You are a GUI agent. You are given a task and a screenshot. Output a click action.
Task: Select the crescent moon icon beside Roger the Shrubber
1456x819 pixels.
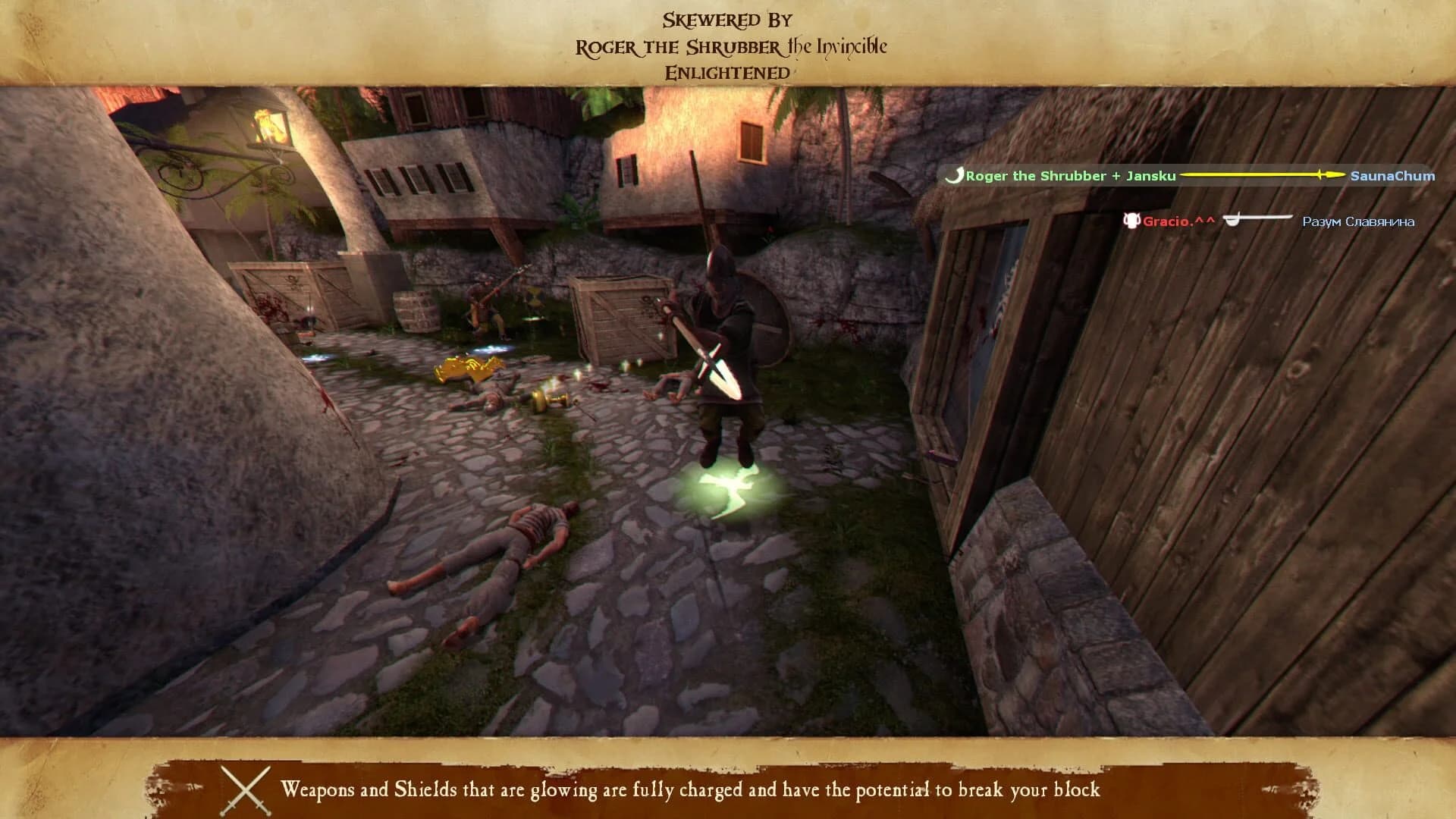pos(954,174)
